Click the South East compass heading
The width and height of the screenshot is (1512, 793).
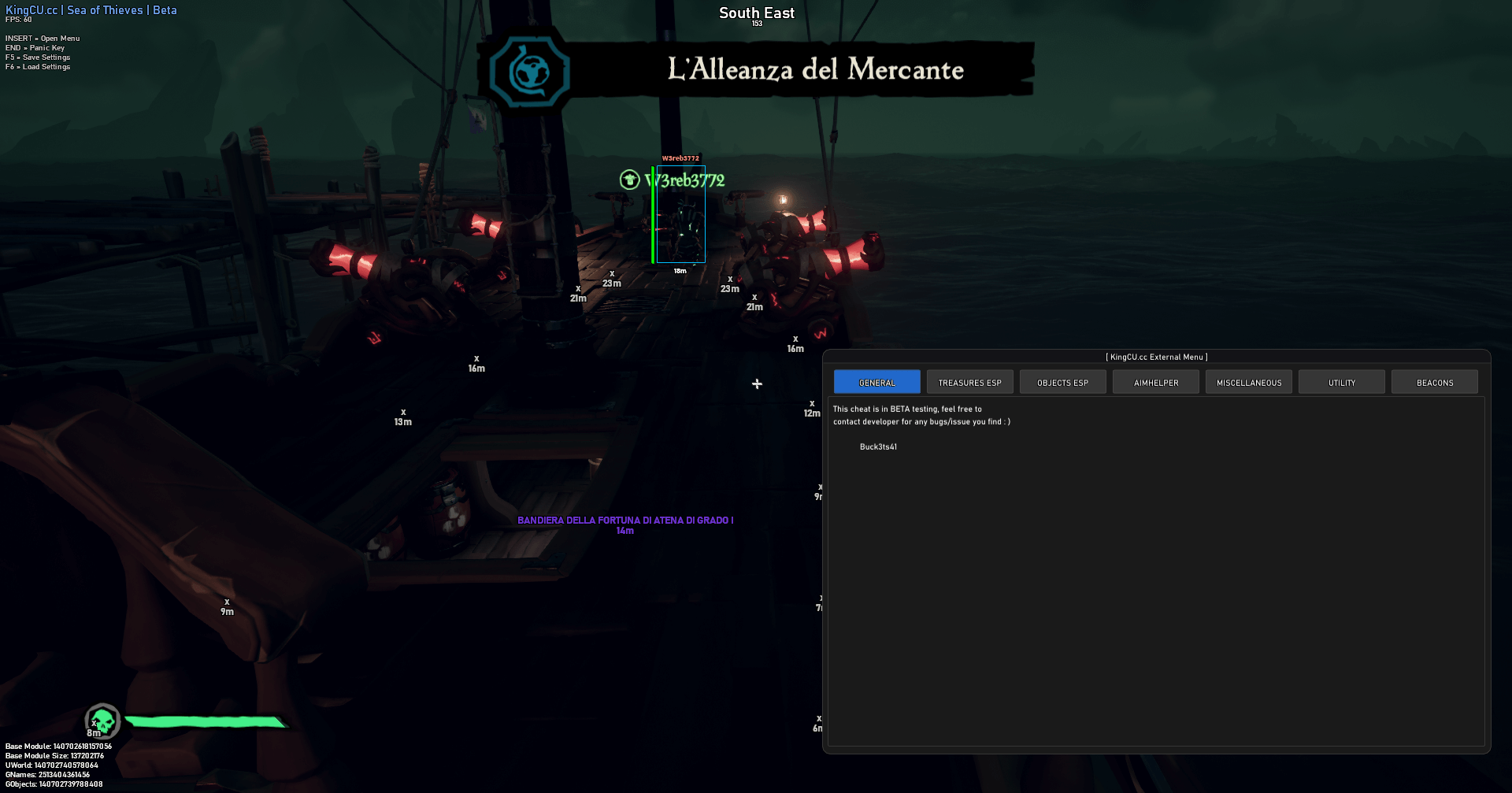click(755, 13)
